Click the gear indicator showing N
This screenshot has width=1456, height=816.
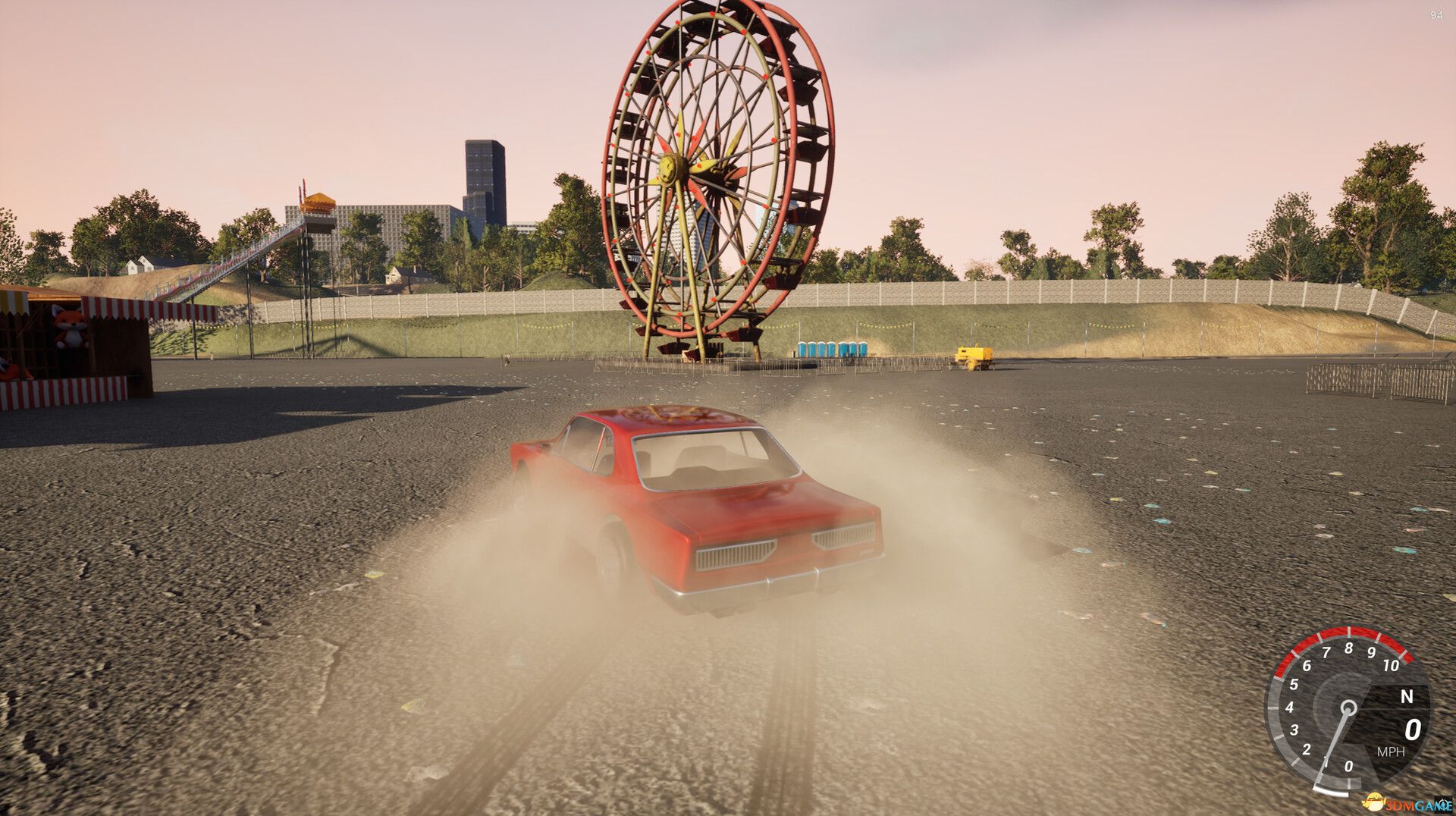[x=1407, y=696]
